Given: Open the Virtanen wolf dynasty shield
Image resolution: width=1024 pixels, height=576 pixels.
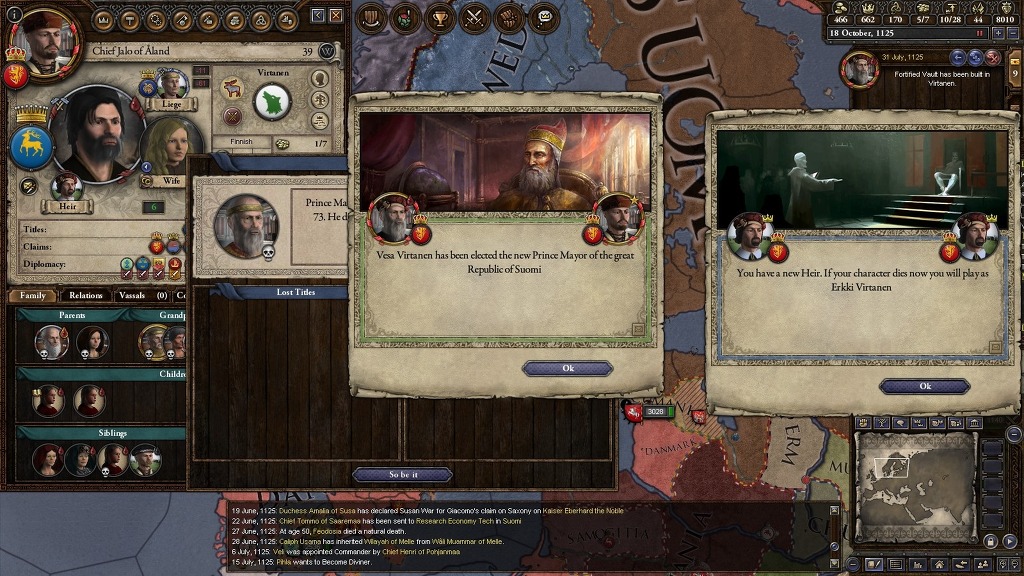Looking at the screenshot, I should [x=272, y=101].
